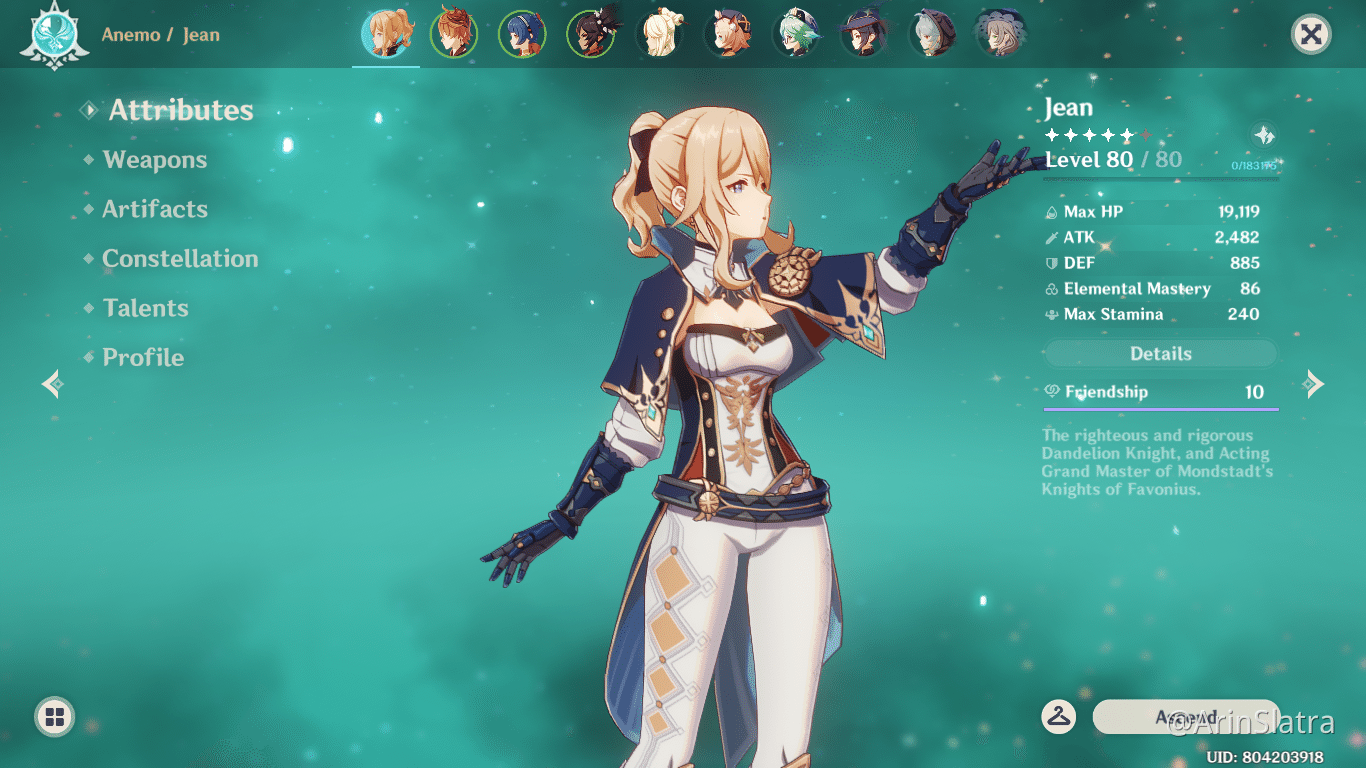The width and height of the screenshot is (1366, 768).
Task: Pick the dark-haired Xinyan portrait
Action: [591, 34]
